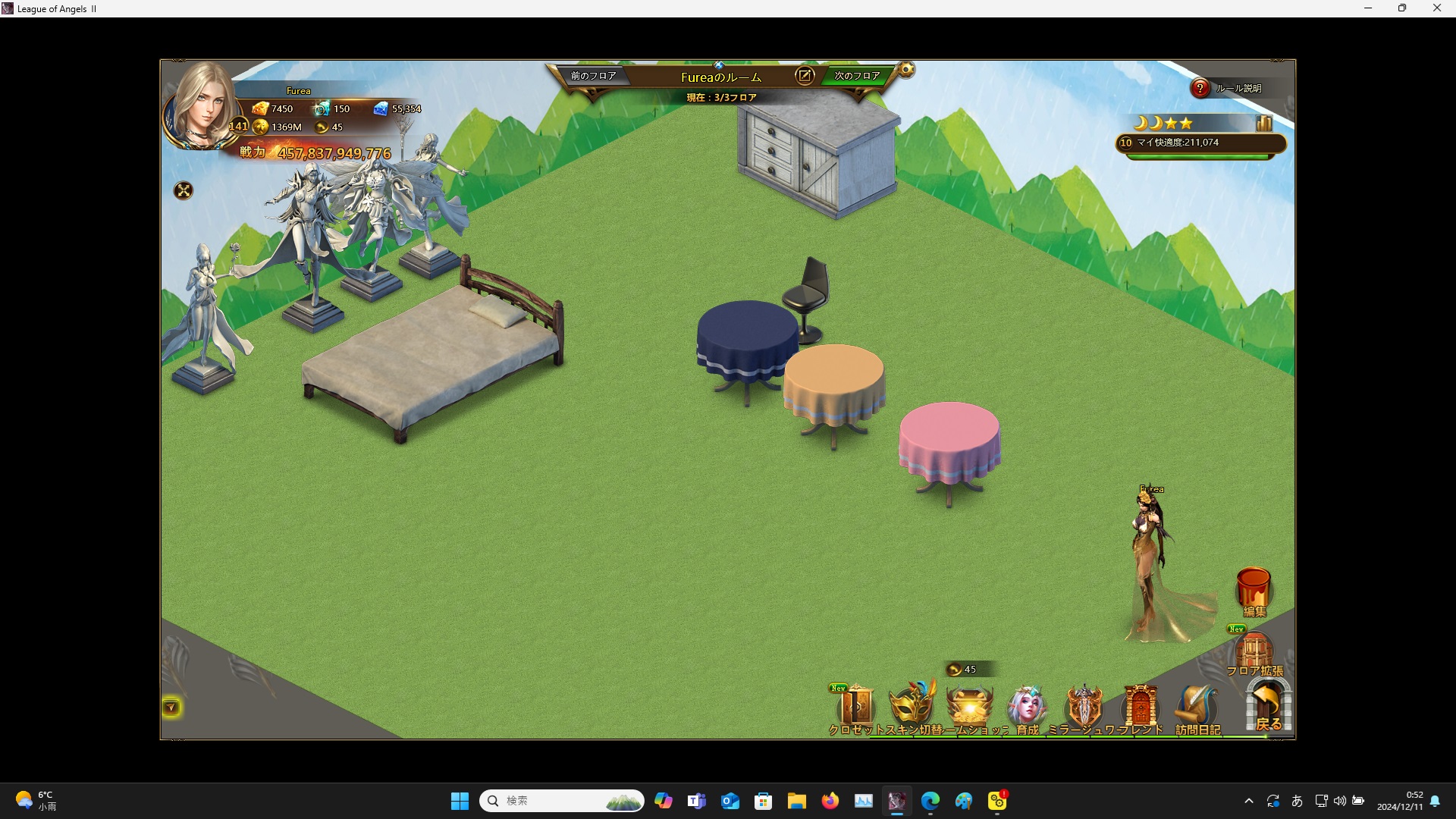
Task: Open the comfort ranking chart icon
Action: [1263, 123]
